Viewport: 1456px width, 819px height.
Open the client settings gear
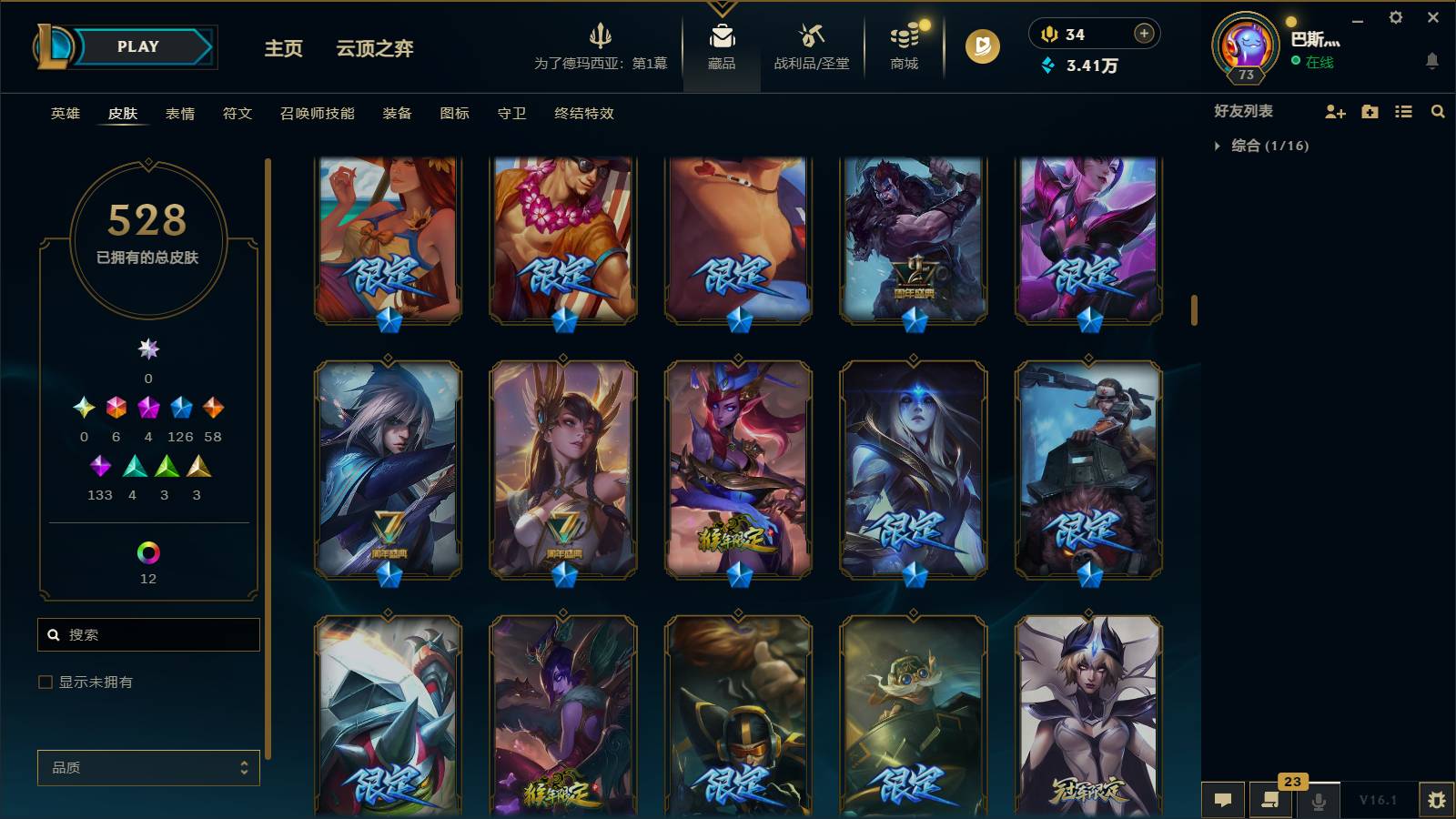pyautogui.click(x=1396, y=16)
